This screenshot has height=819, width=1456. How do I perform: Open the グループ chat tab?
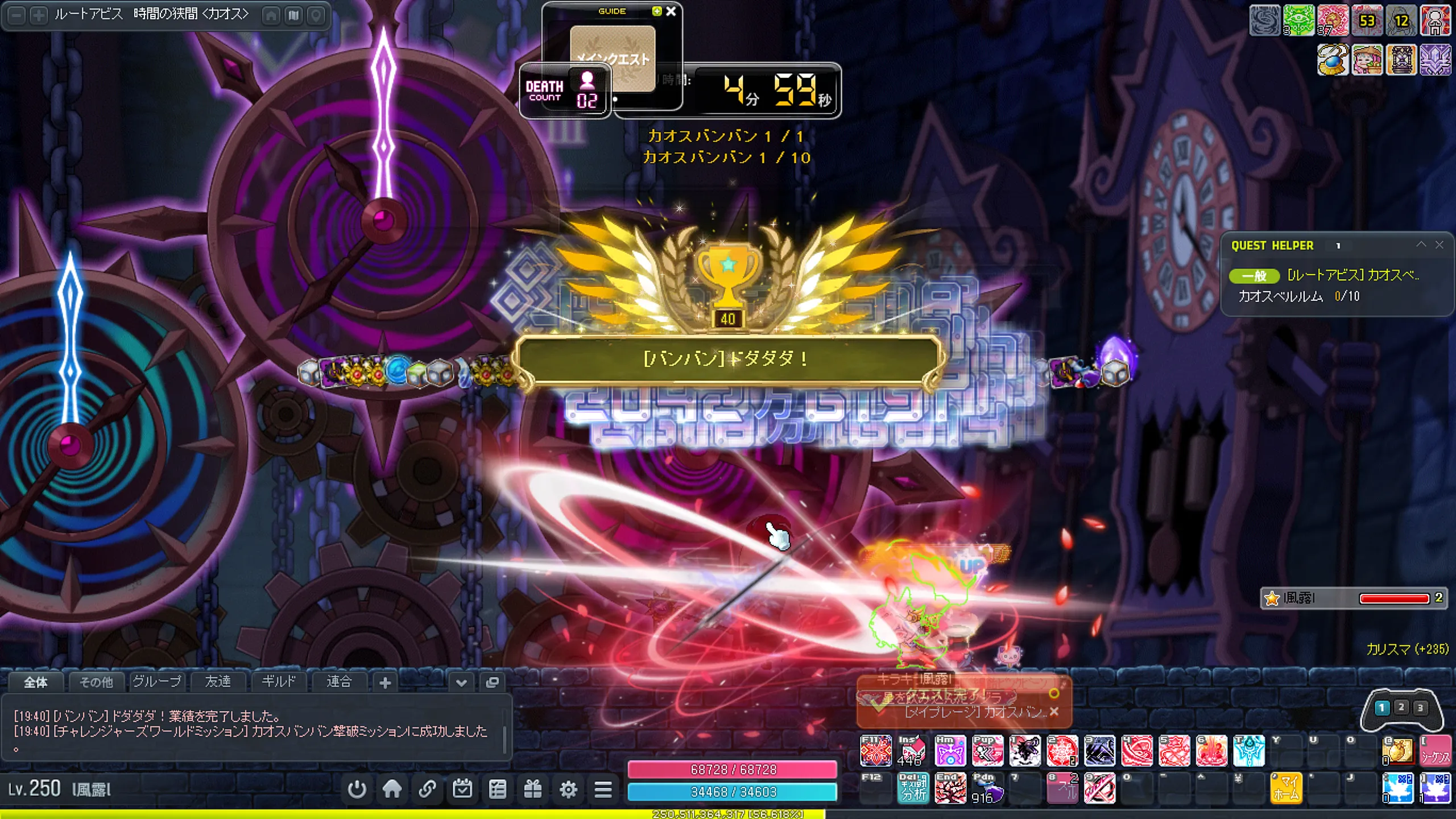[x=157, y=681]
